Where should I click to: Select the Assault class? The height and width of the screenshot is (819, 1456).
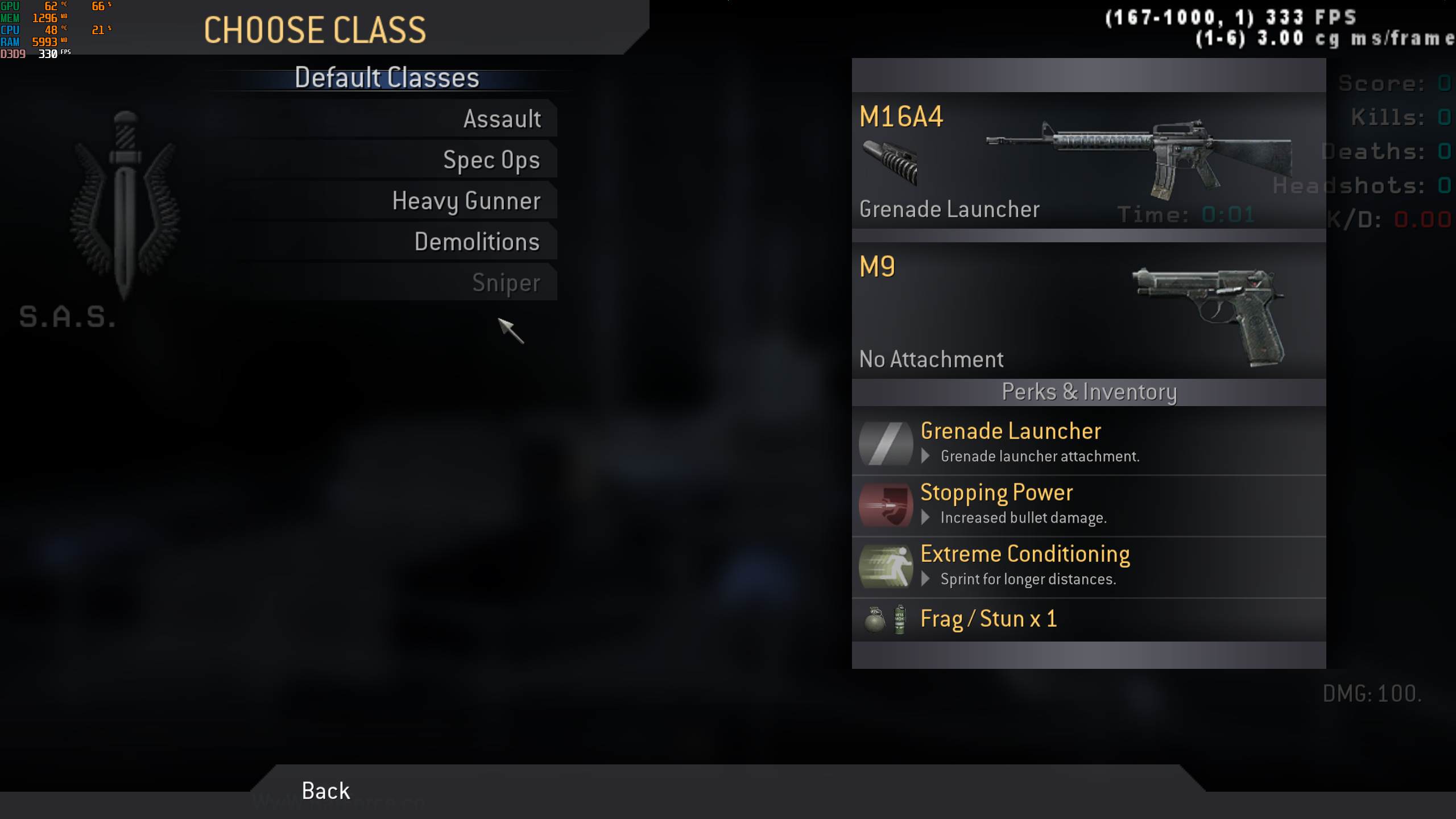click(x=502, y=119)
